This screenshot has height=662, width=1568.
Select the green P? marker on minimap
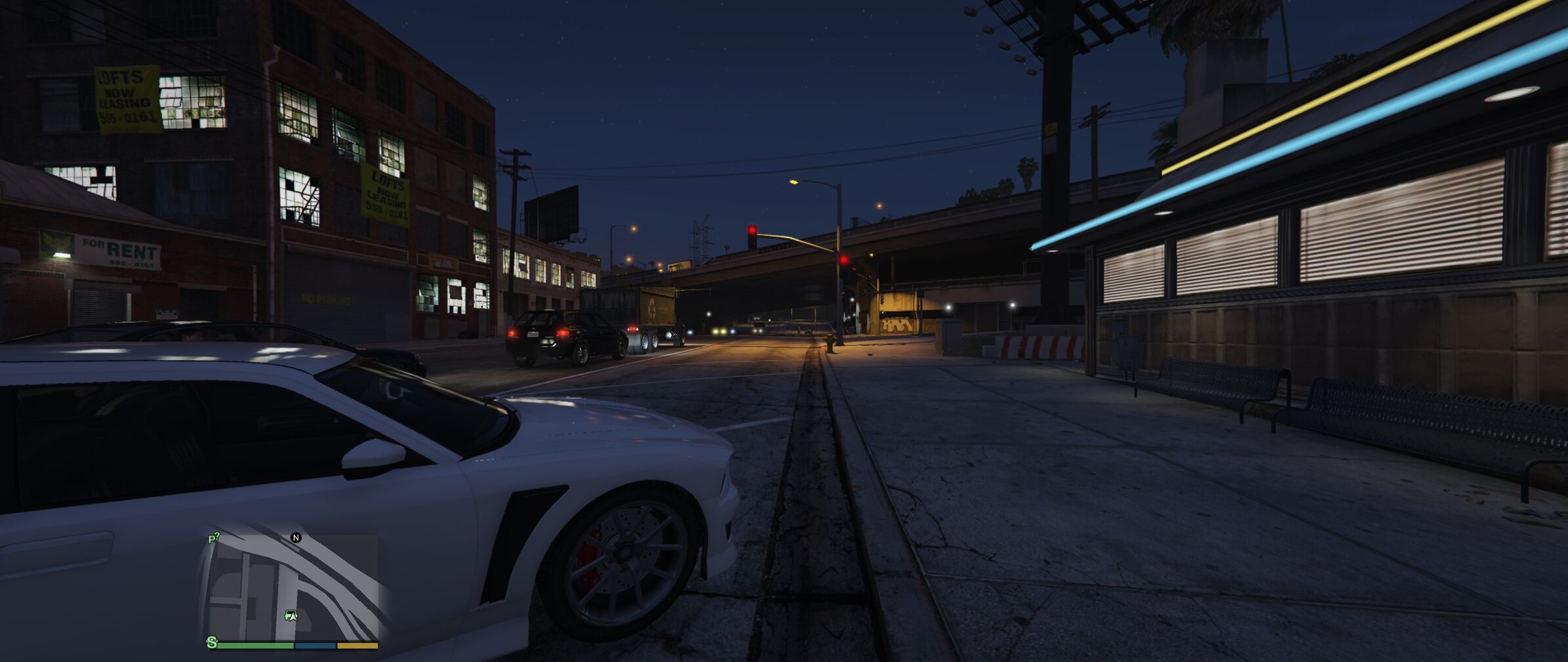pos(213,539)
